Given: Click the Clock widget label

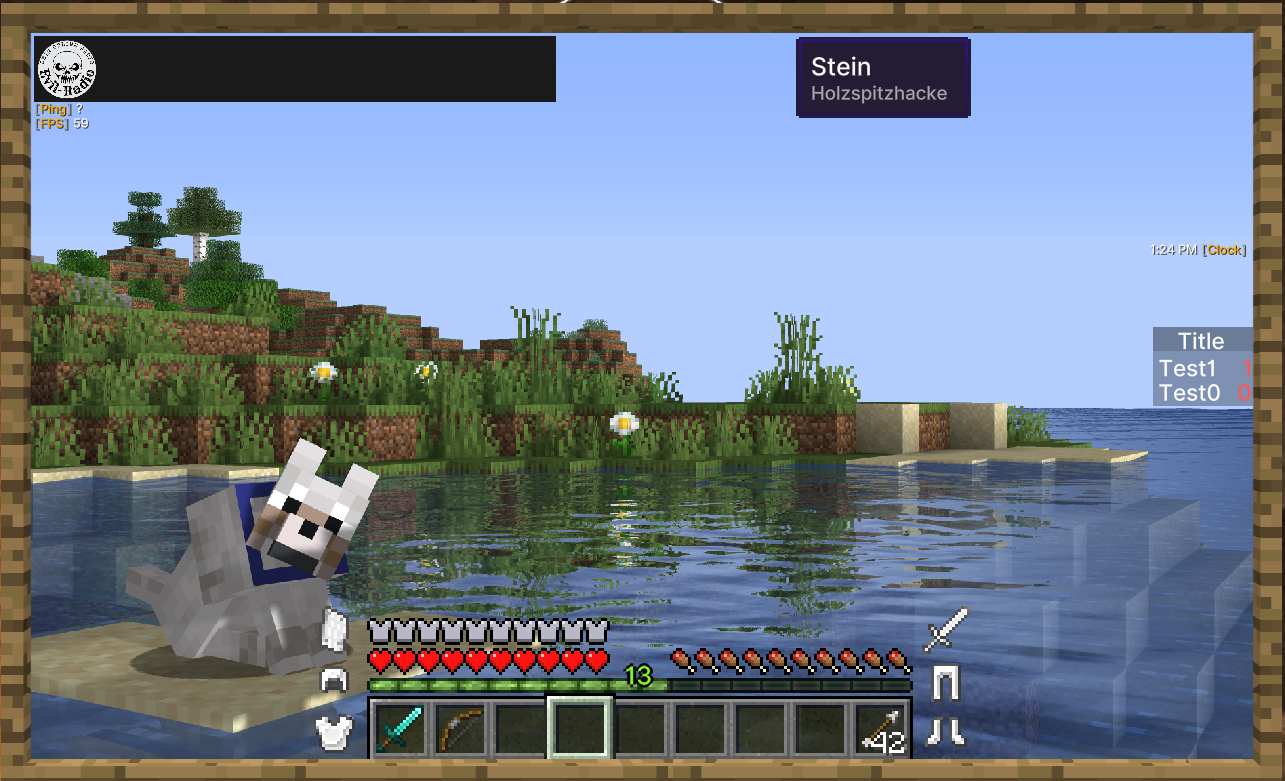Looking at the screenshot, I should (x=1223, y=250).
